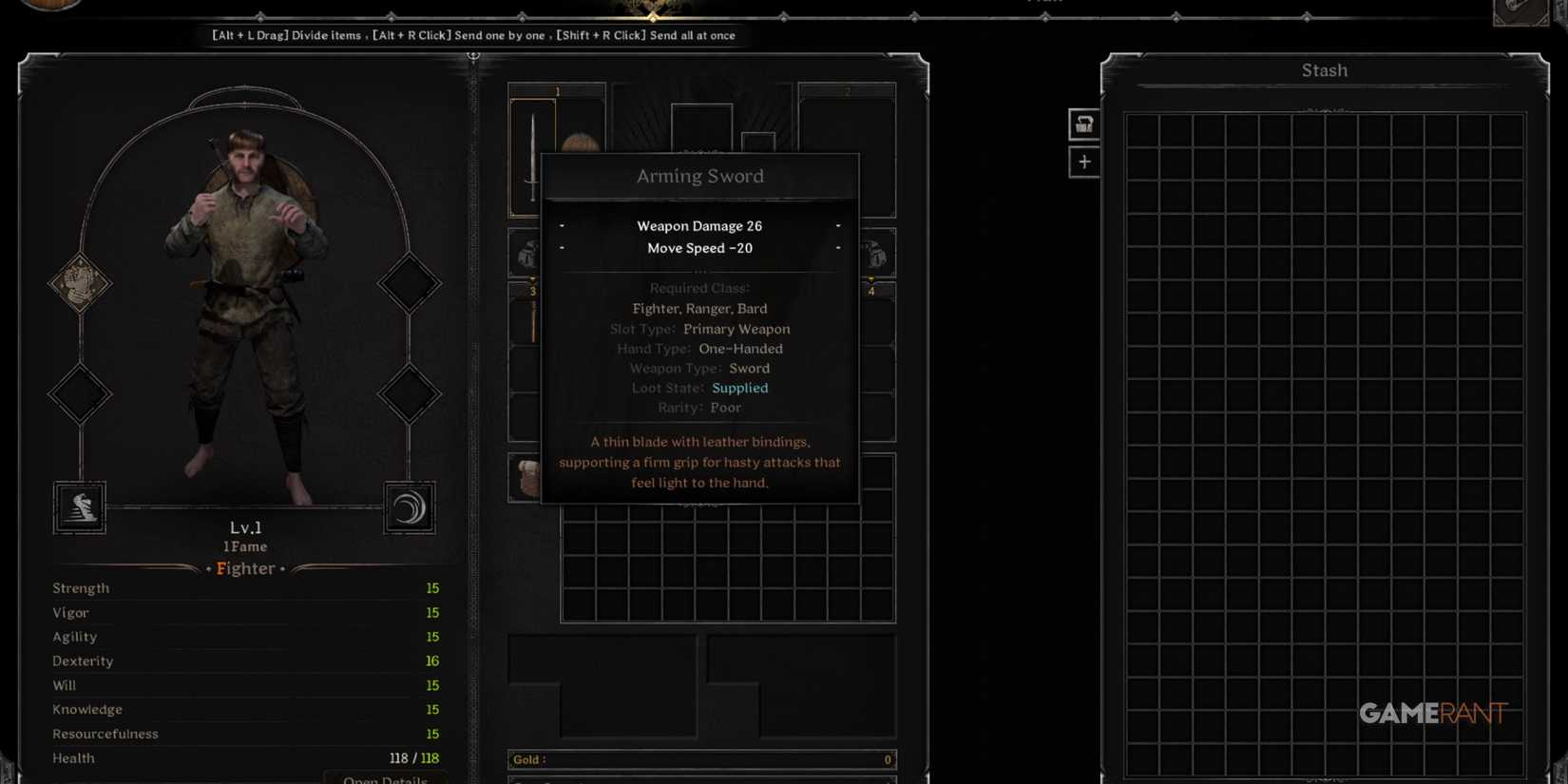Select the Arming Sword in weapon slot 1
This screenshot has height=784, width=1568.
point(534,152)
